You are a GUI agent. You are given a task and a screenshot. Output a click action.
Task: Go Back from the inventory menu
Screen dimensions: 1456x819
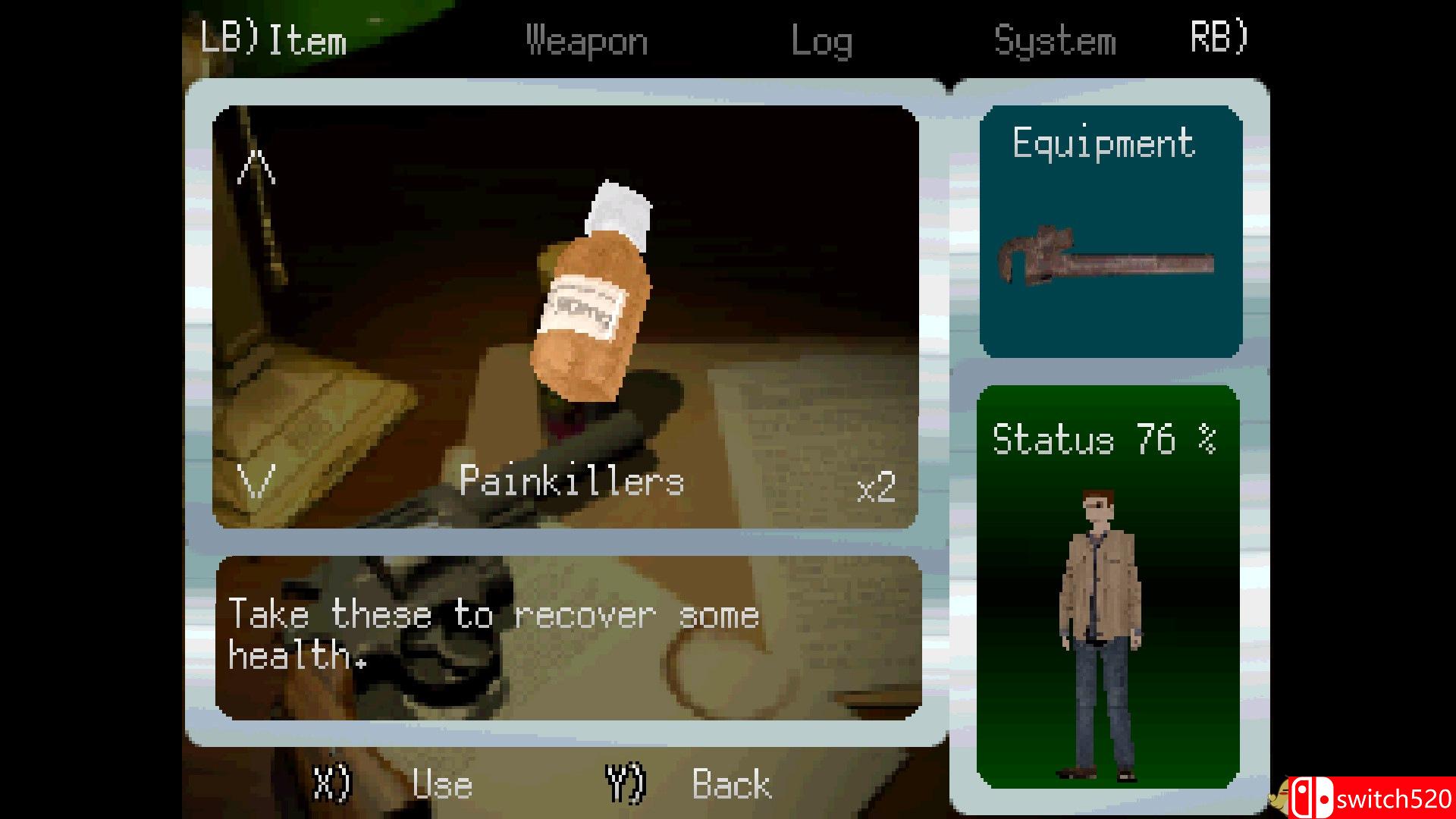click(x=731, y=785)
